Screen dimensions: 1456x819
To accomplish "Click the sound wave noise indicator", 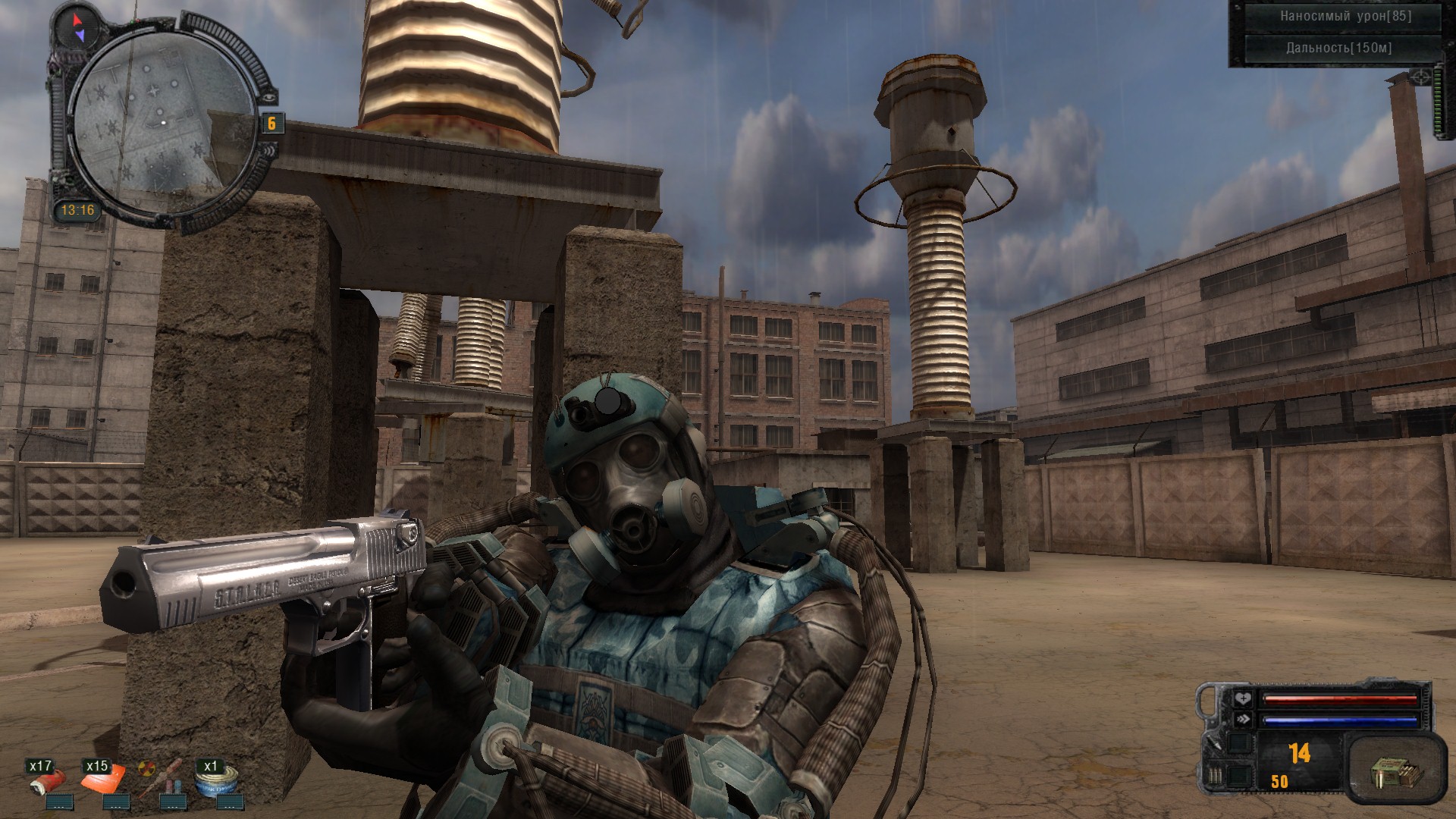I will pyautogui.click(x=270, y=151).
